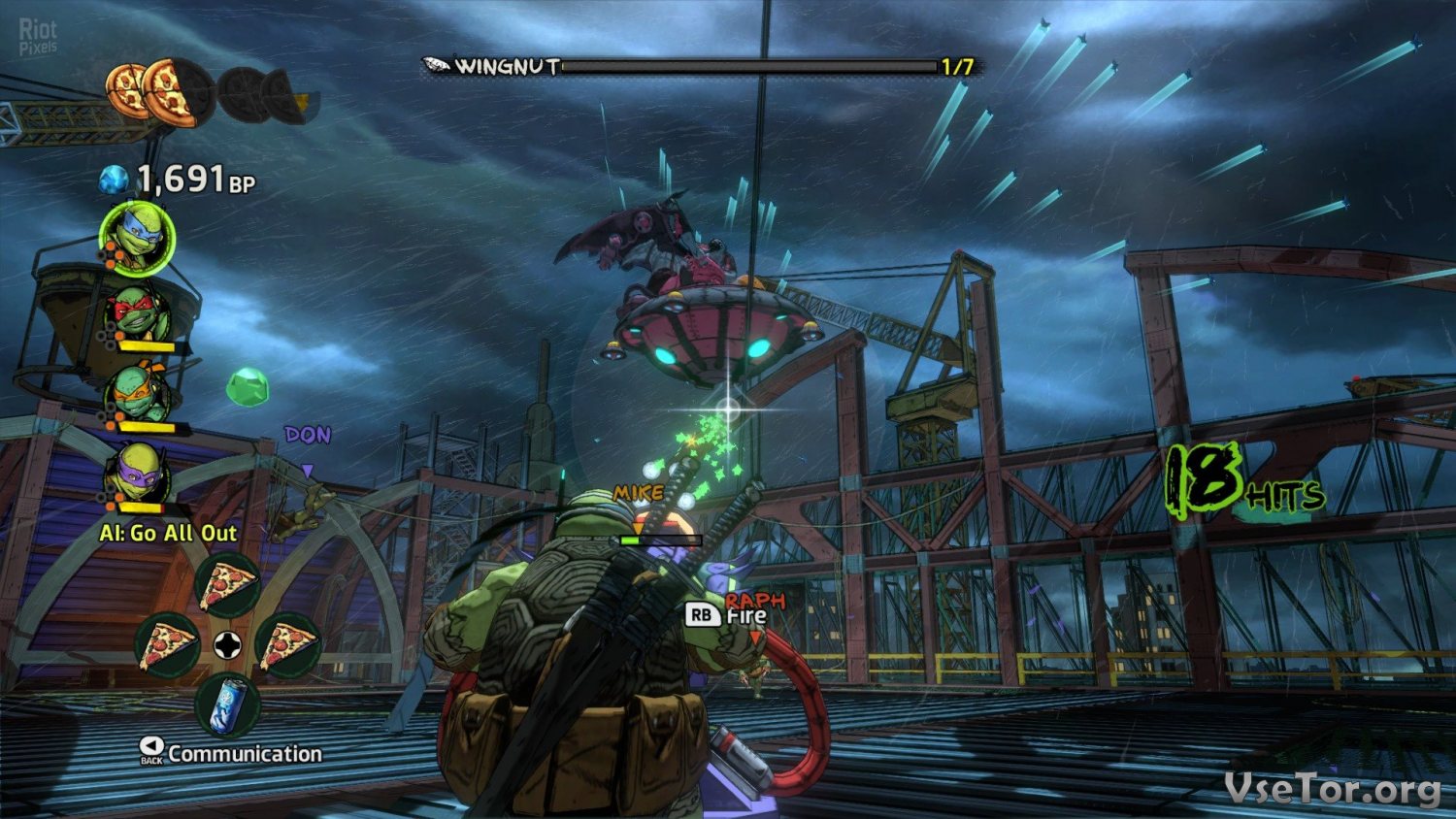Pick Donatello's purple-masked portrait
This screenshot has width=1456, height=819.
tap(138, 475)
